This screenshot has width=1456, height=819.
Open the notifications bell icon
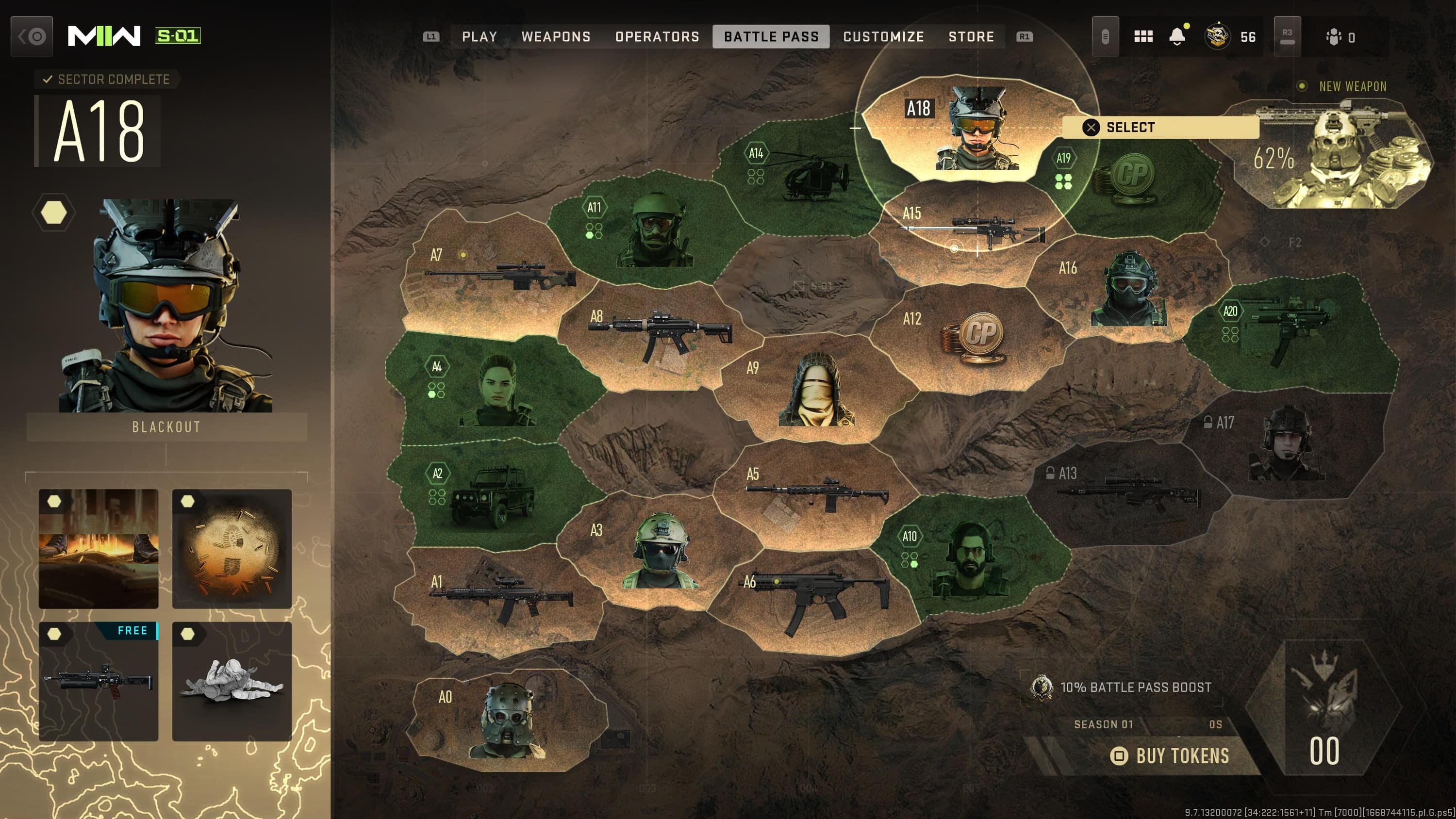1177,37
